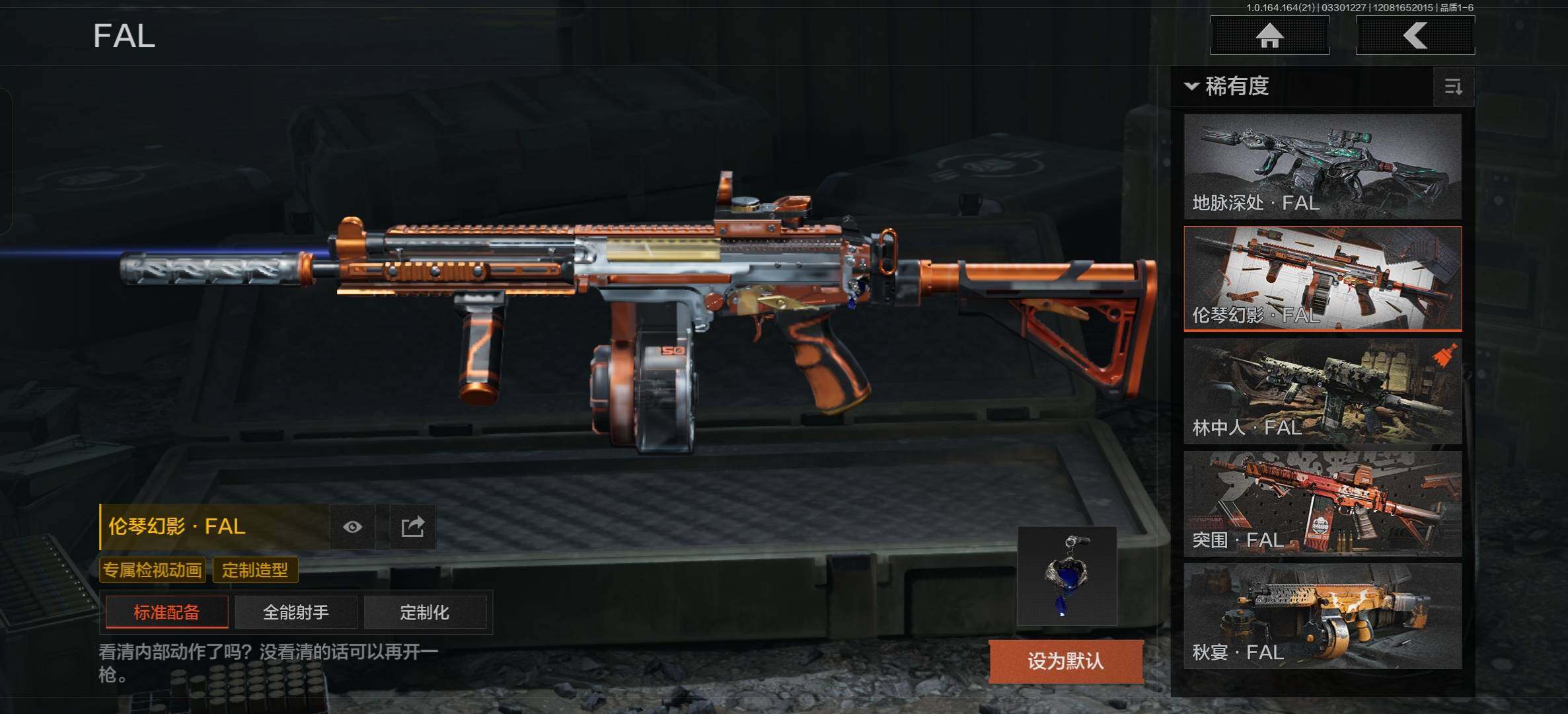Choose the 秋宴 · FAL skin
Screen dimensions: 1568x714
point(1322,615)
